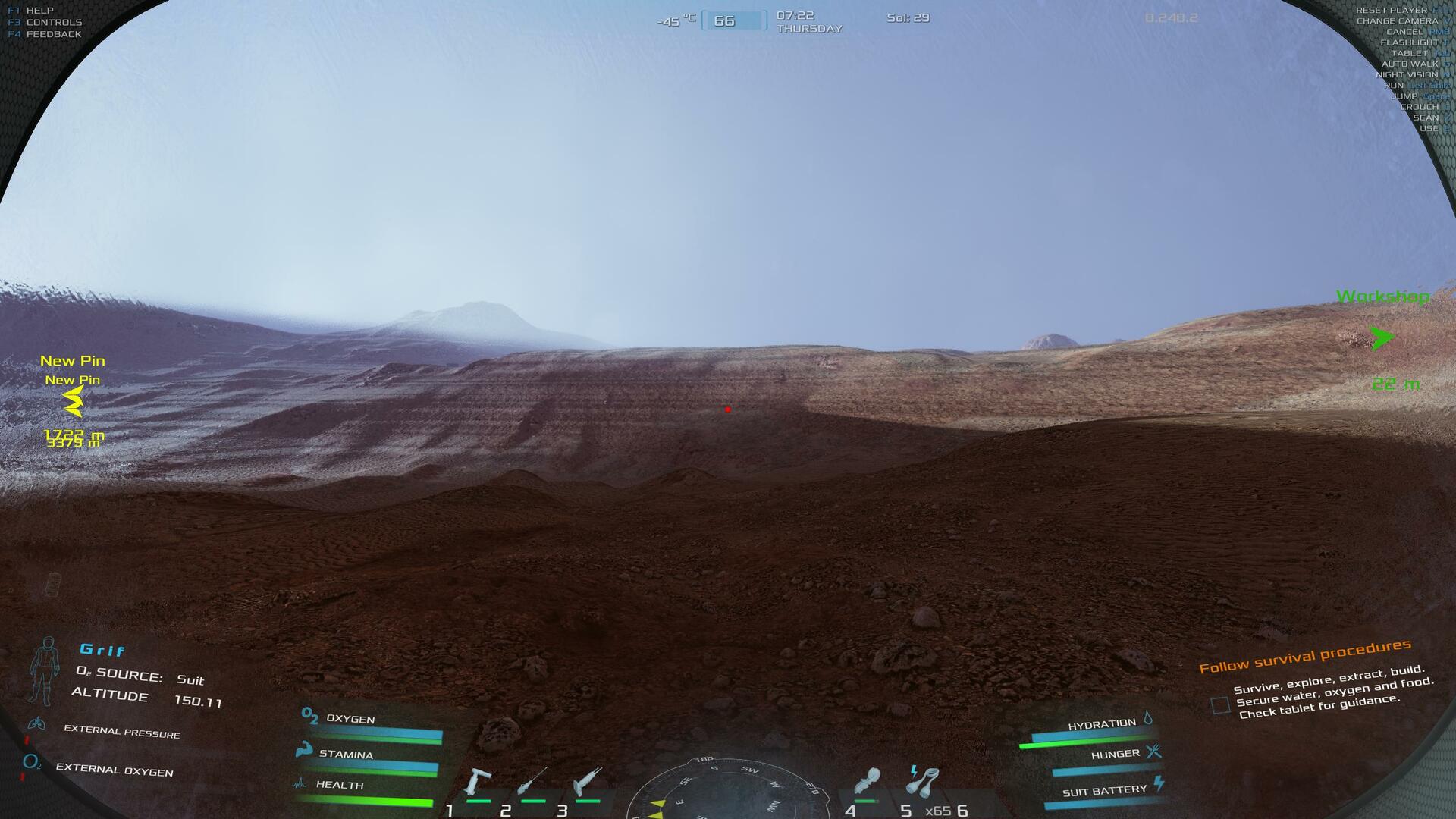The width and height of the screenshot is (1456, 819).
Task: Click the yellow New Pin waypoint marker
Action: (74, 400)
